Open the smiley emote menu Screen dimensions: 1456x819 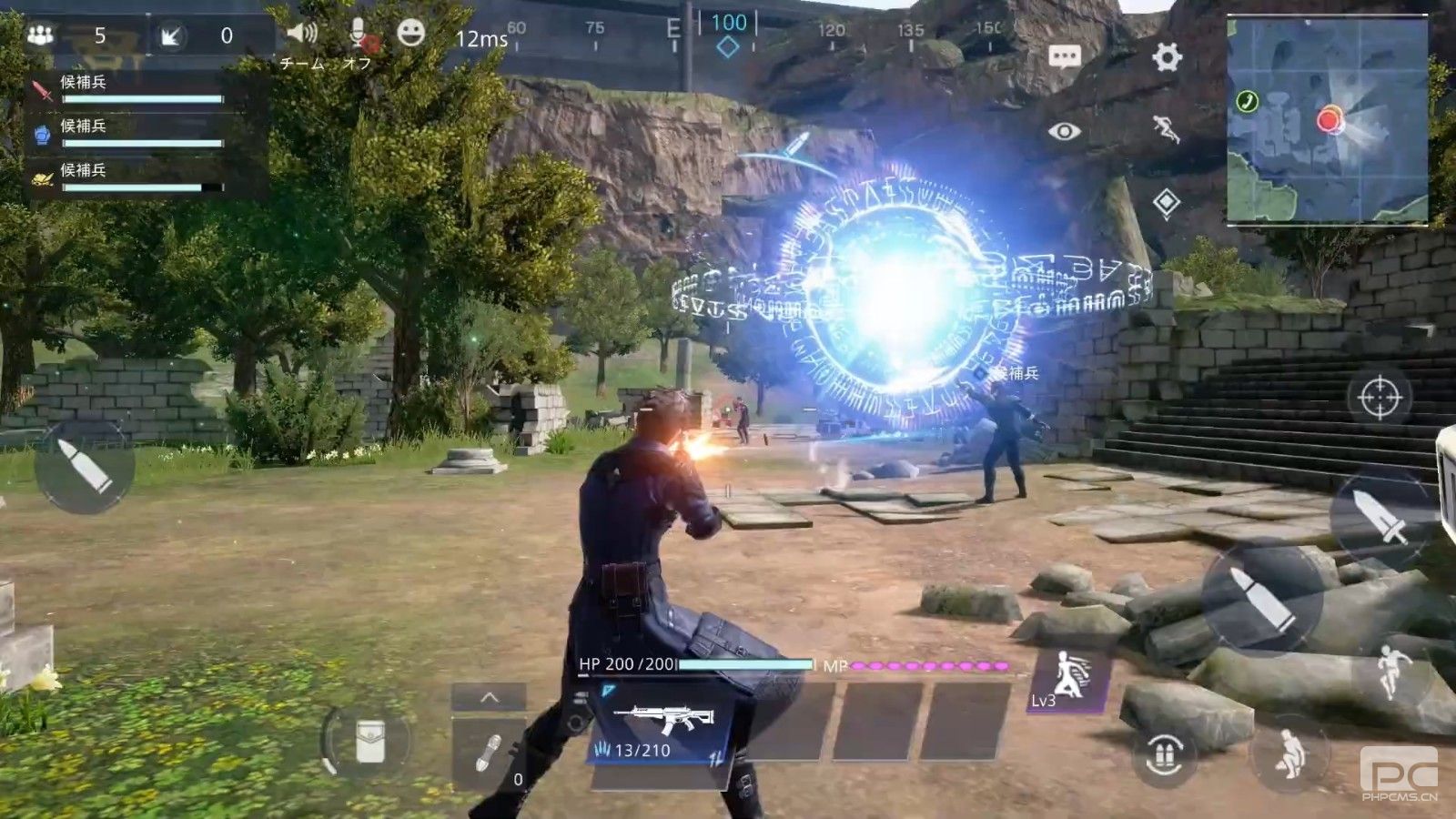click(x=411, y=34)
